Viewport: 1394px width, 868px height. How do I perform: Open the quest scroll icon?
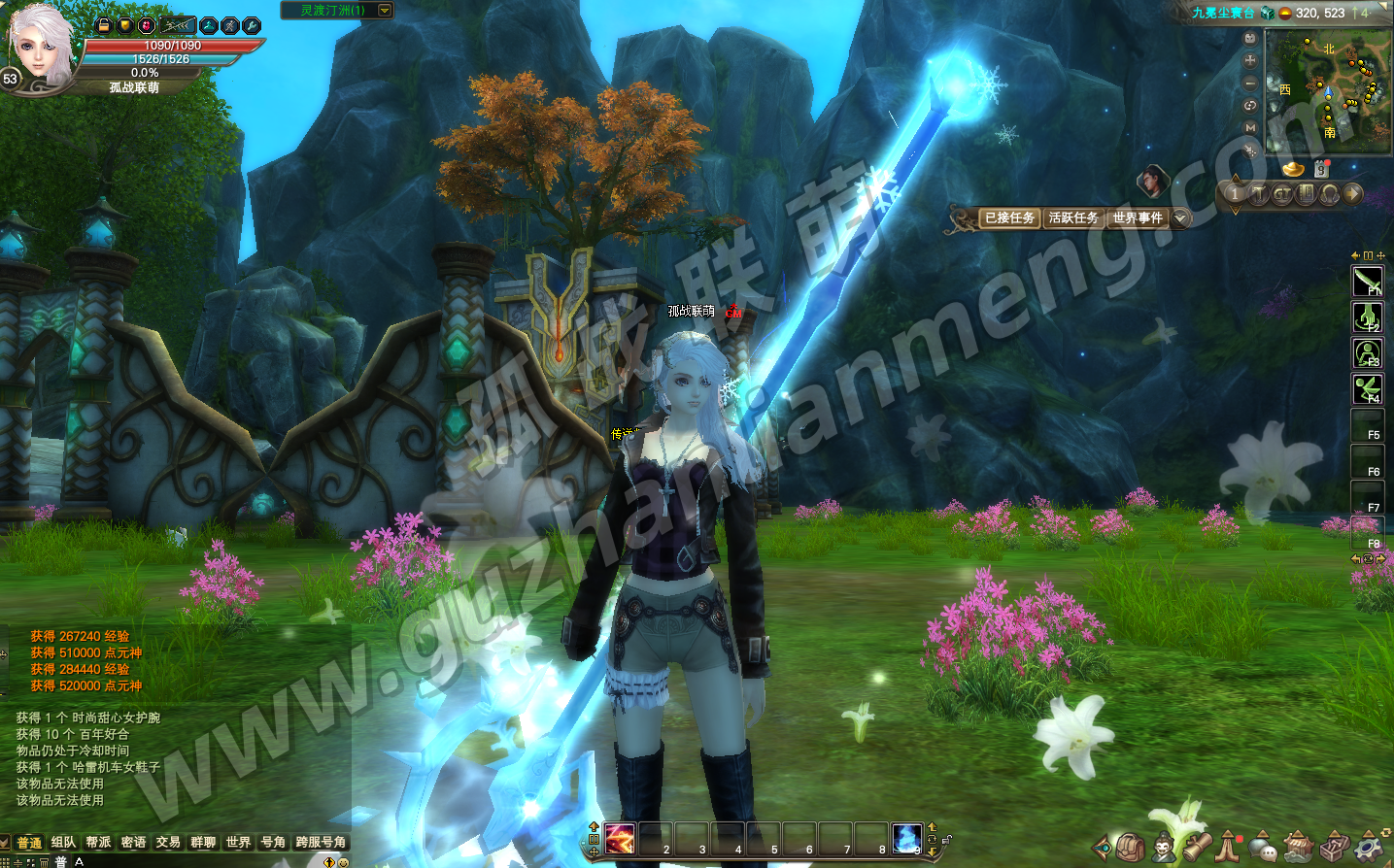pyautogui.click(x=1197, y=847)
